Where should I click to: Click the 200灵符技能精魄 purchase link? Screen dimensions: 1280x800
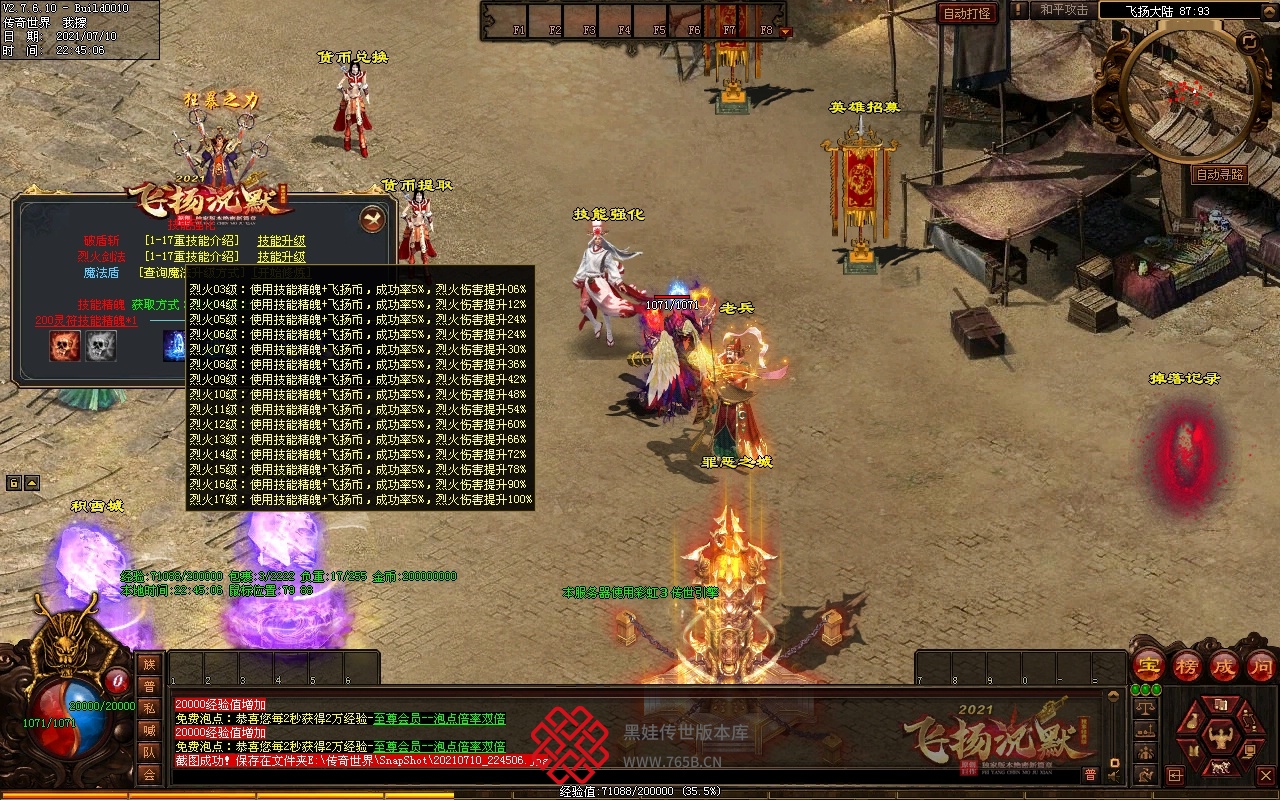86,321
